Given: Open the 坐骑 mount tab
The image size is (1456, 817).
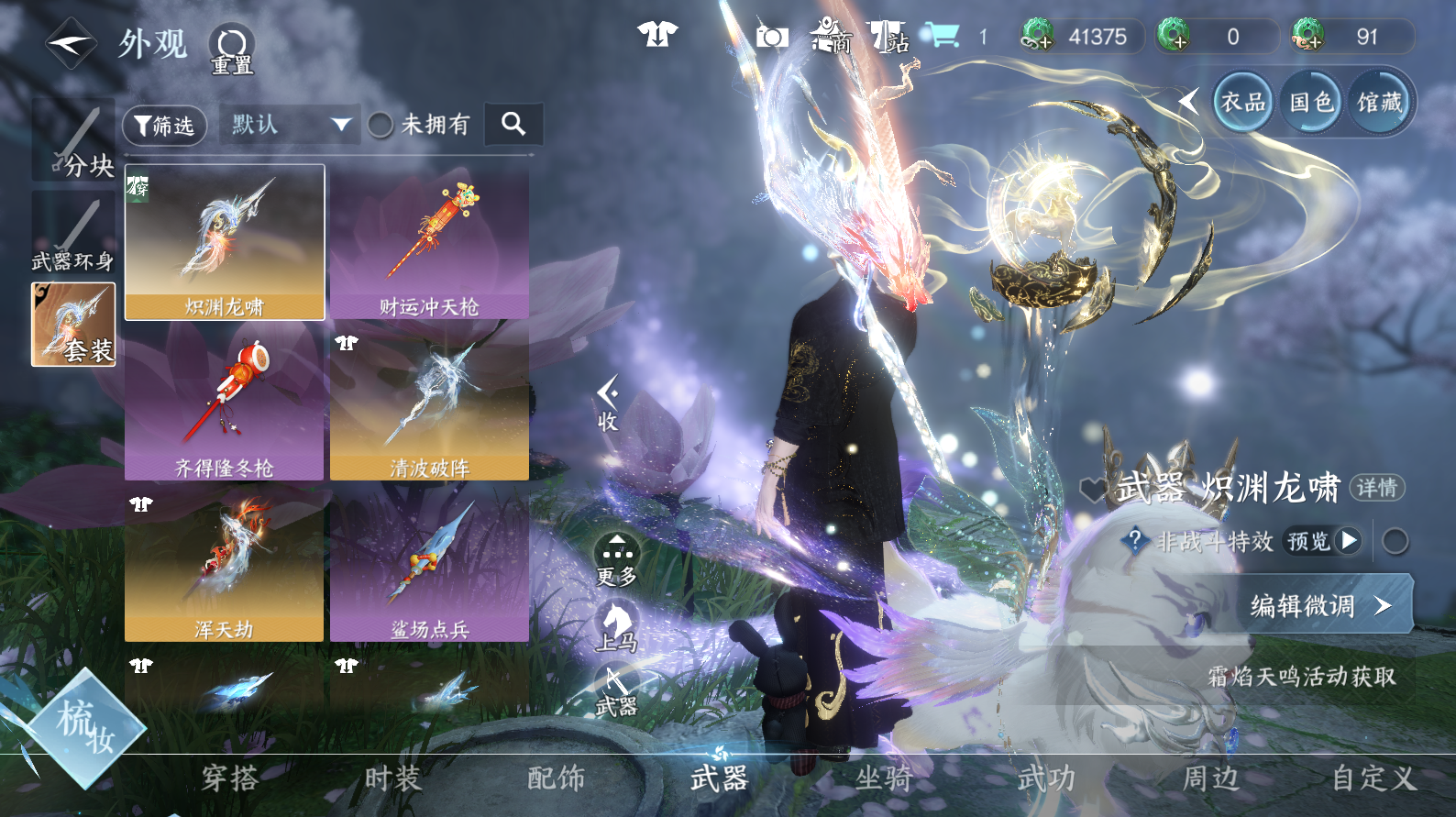Looking at the screenshot, I should coord(883,778).
